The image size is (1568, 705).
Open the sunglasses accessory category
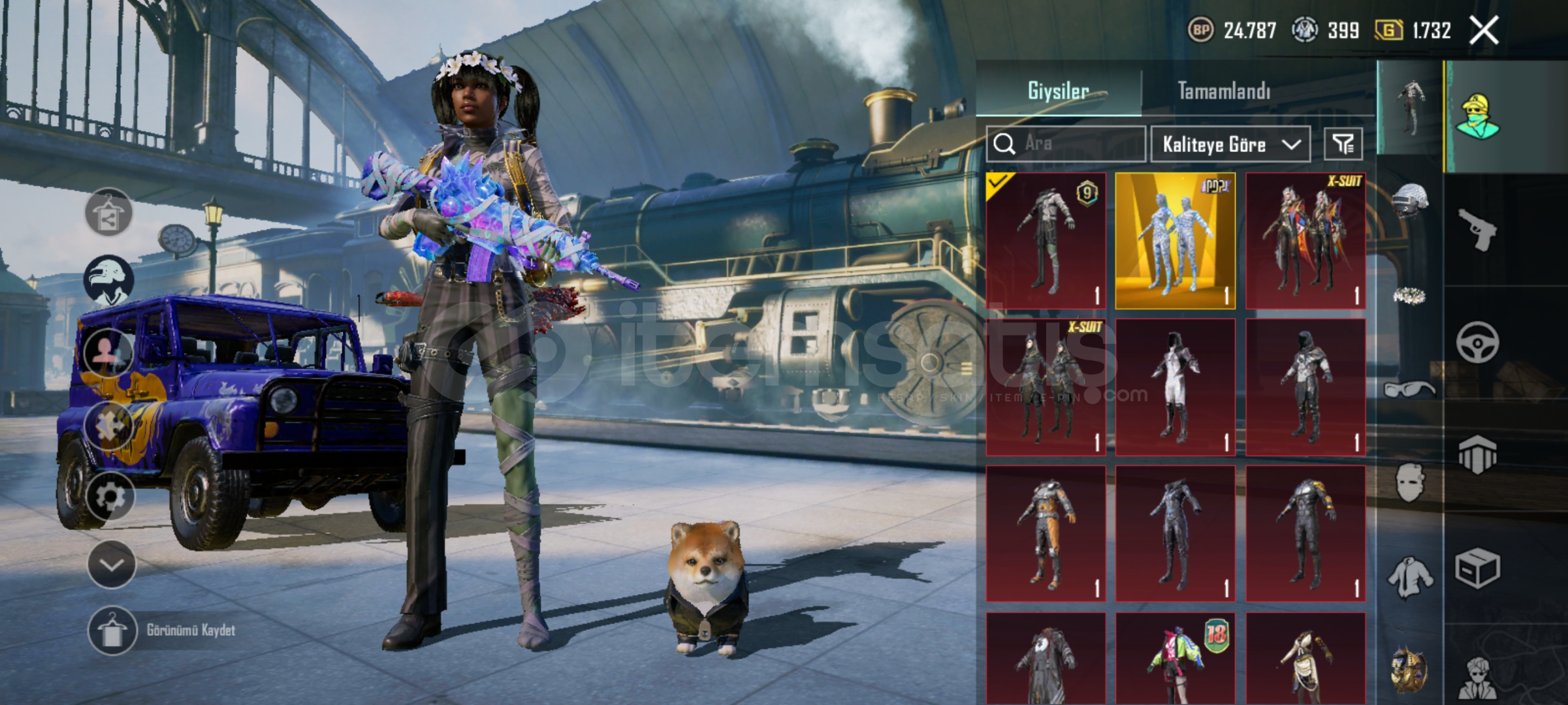[1410, 390]
